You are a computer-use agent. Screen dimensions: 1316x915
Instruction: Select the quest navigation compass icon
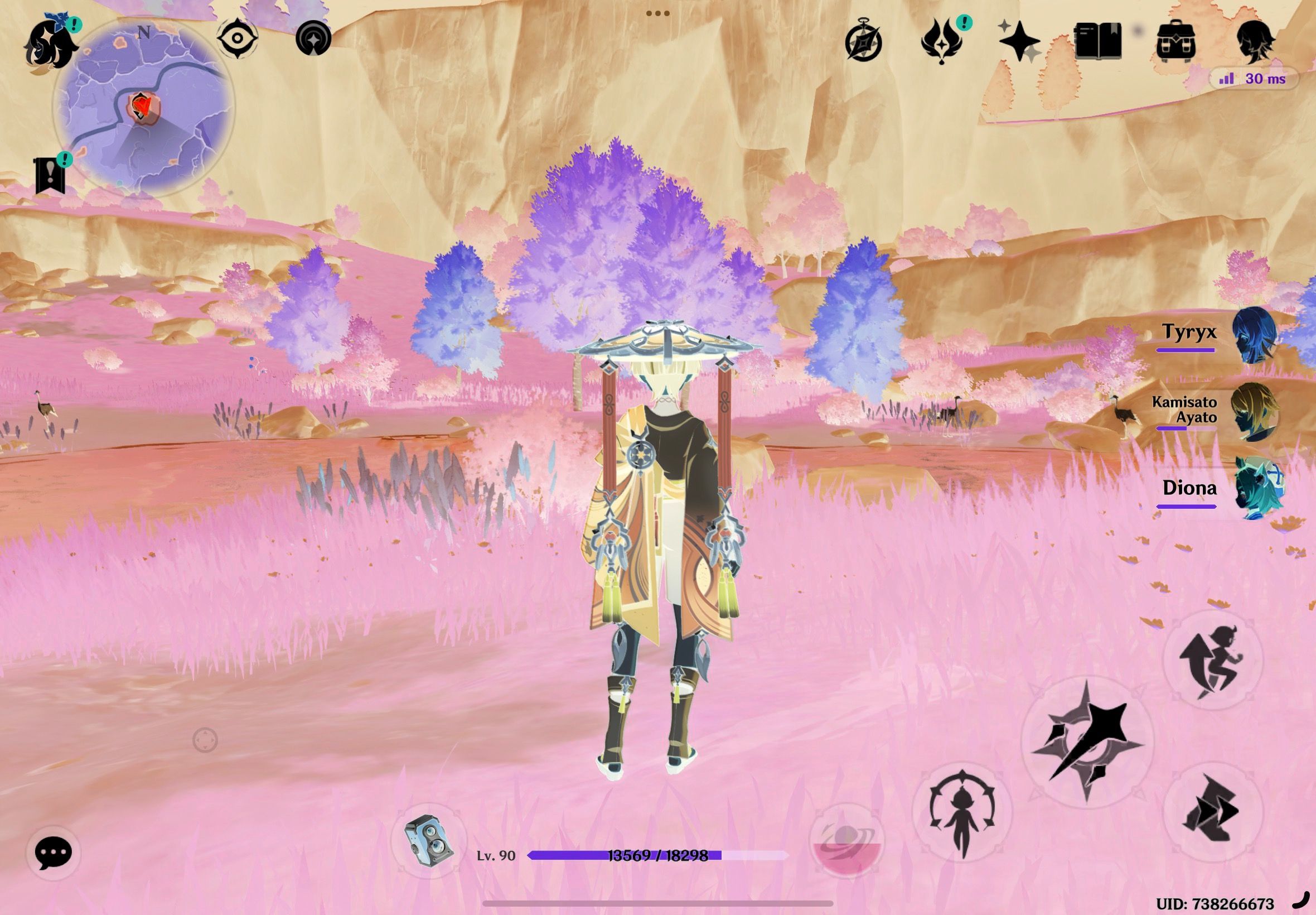(x=238, y=39)
